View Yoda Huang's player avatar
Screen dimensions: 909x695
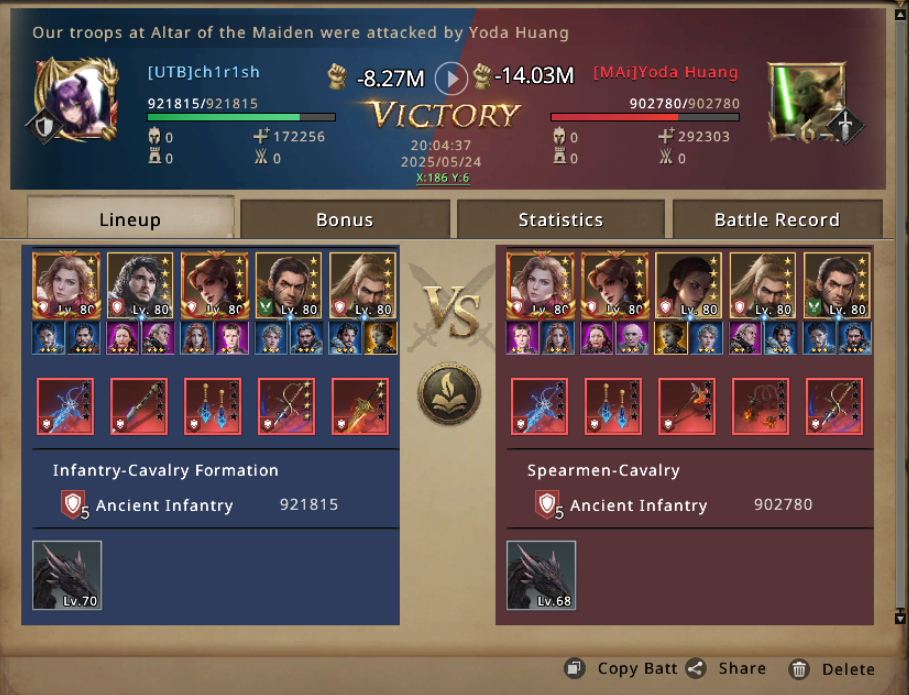806,100
